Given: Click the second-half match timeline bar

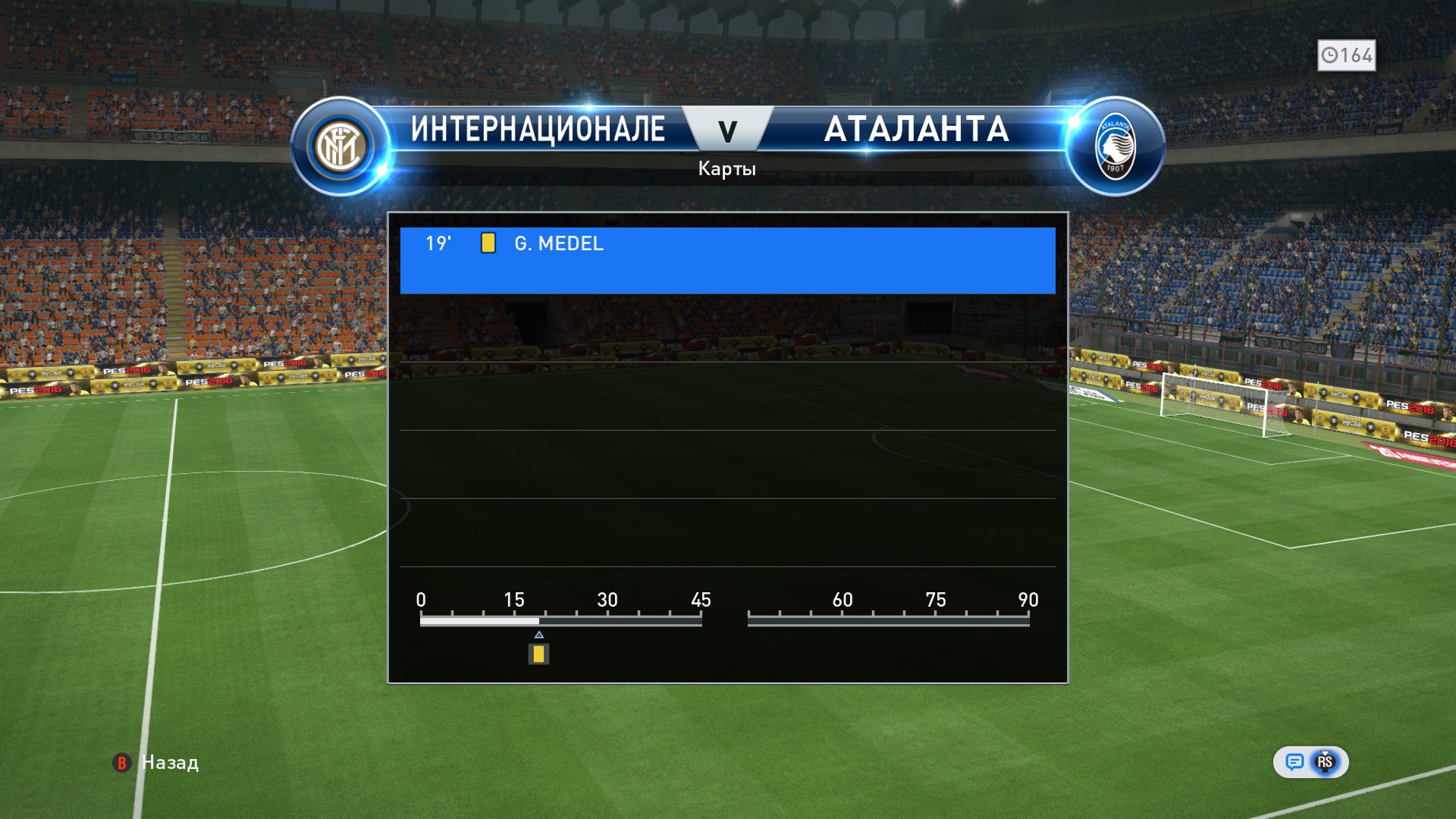Looking at the screenshot, I should point(888,620).
